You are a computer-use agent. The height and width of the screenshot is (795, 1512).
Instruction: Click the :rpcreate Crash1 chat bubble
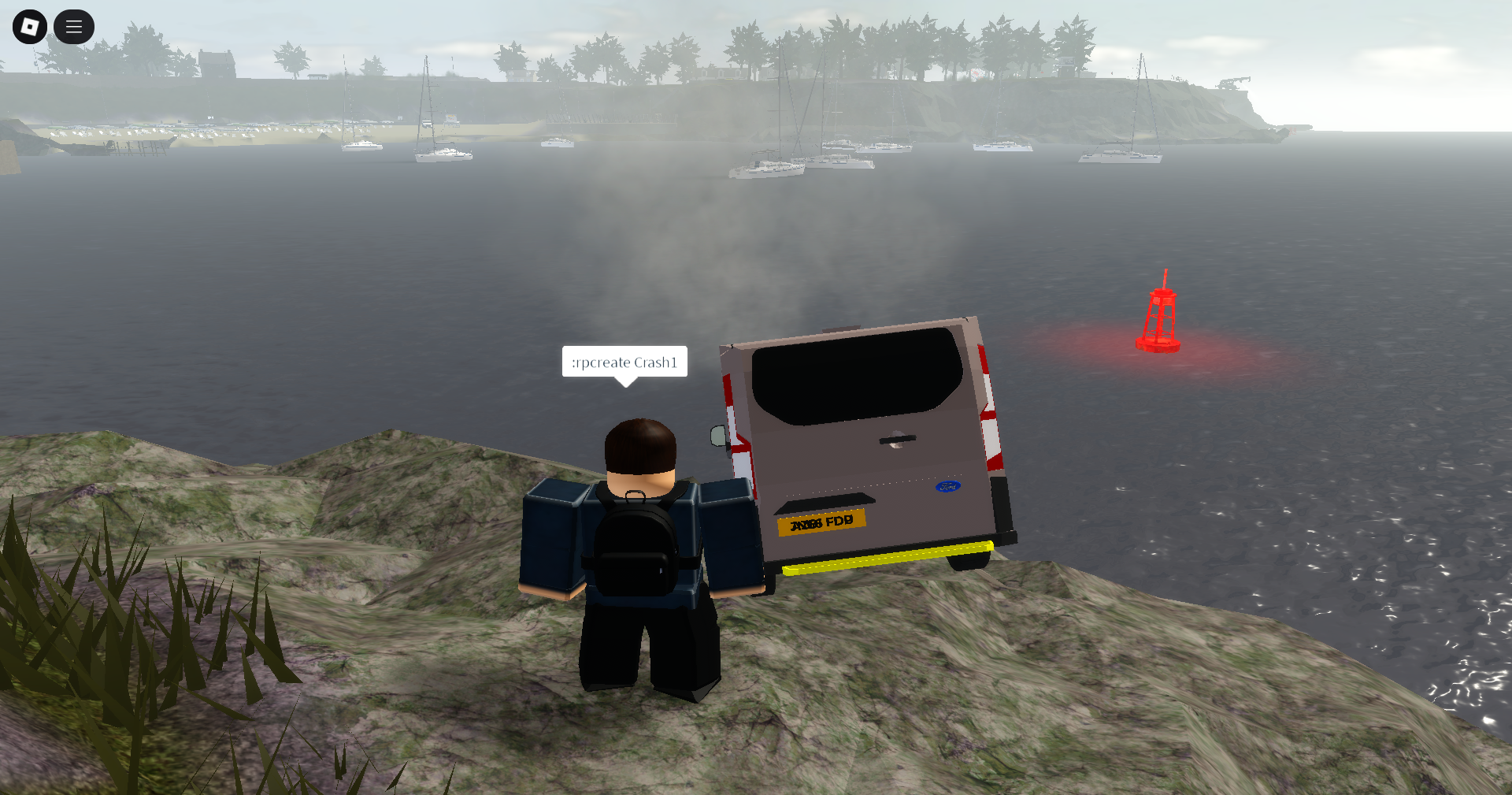624,363
